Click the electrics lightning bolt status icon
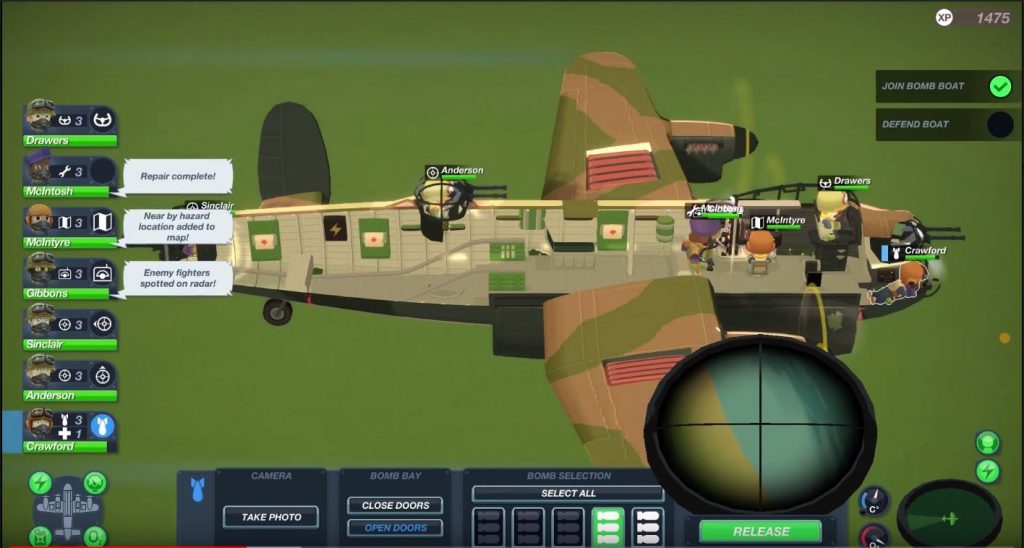Viewport: 1024px width, 548px height. point(987,471)
